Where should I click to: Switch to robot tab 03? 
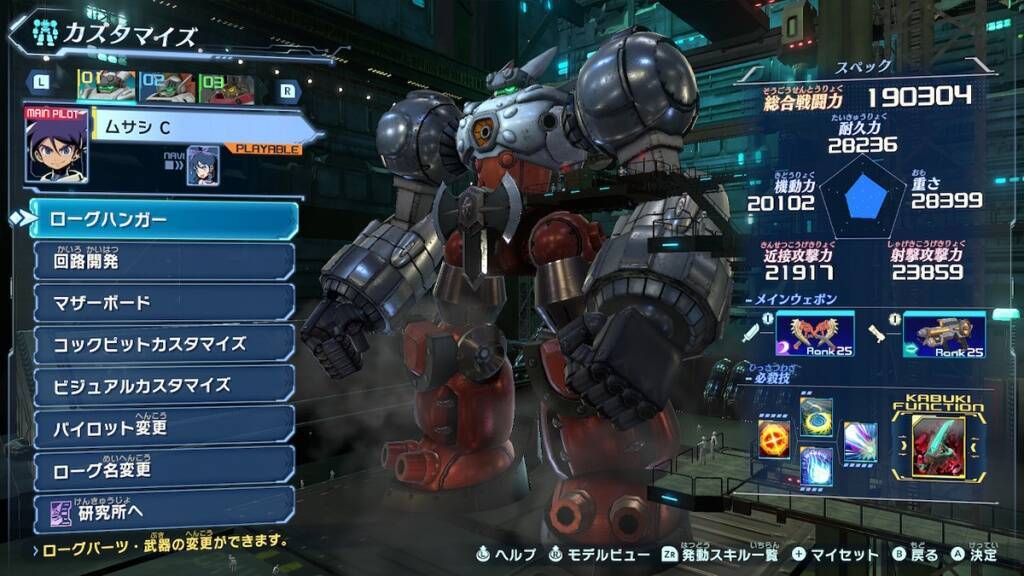point(227,88)
